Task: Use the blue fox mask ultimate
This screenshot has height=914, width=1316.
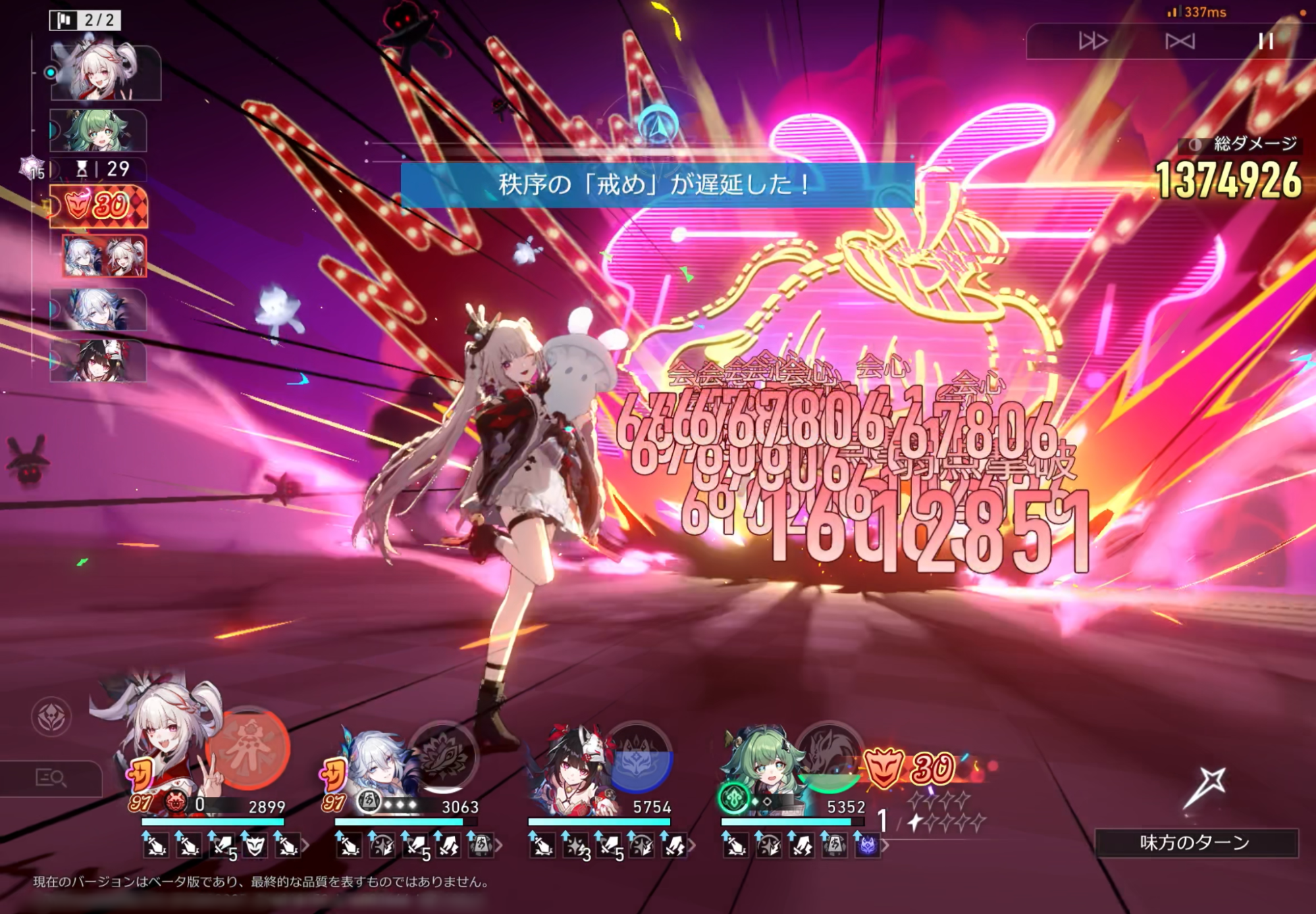Action: tap(637, 757)
